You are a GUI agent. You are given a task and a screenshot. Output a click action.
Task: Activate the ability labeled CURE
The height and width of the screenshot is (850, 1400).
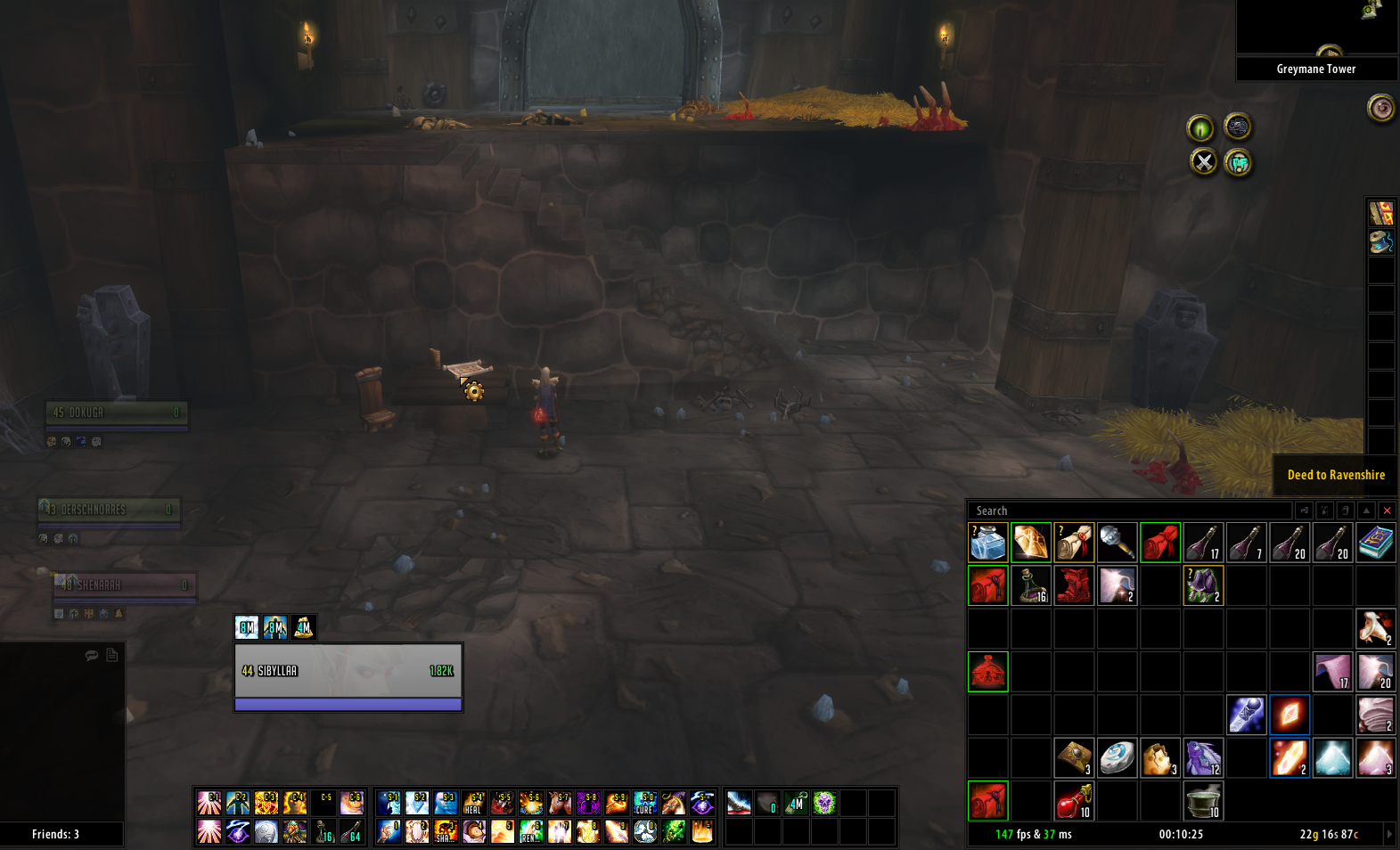coord(644,804)
